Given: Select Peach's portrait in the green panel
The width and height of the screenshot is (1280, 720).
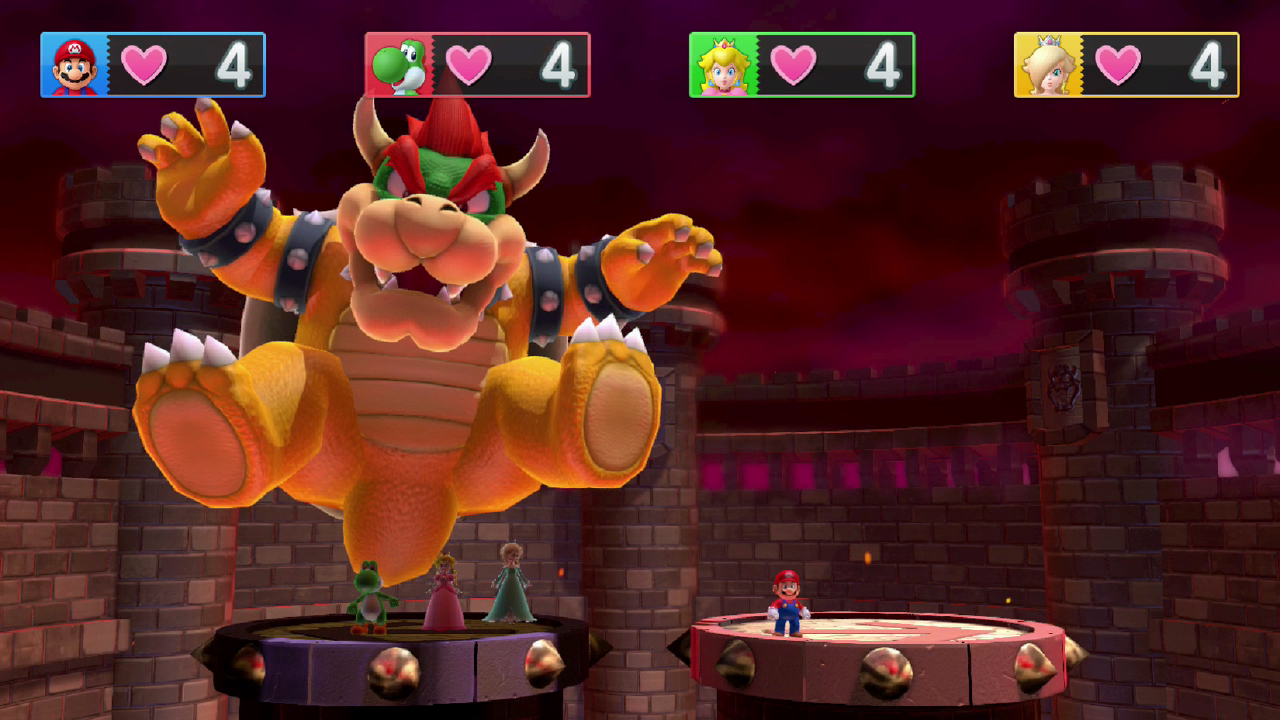Looking at the screenshot, I should [721, 66].
